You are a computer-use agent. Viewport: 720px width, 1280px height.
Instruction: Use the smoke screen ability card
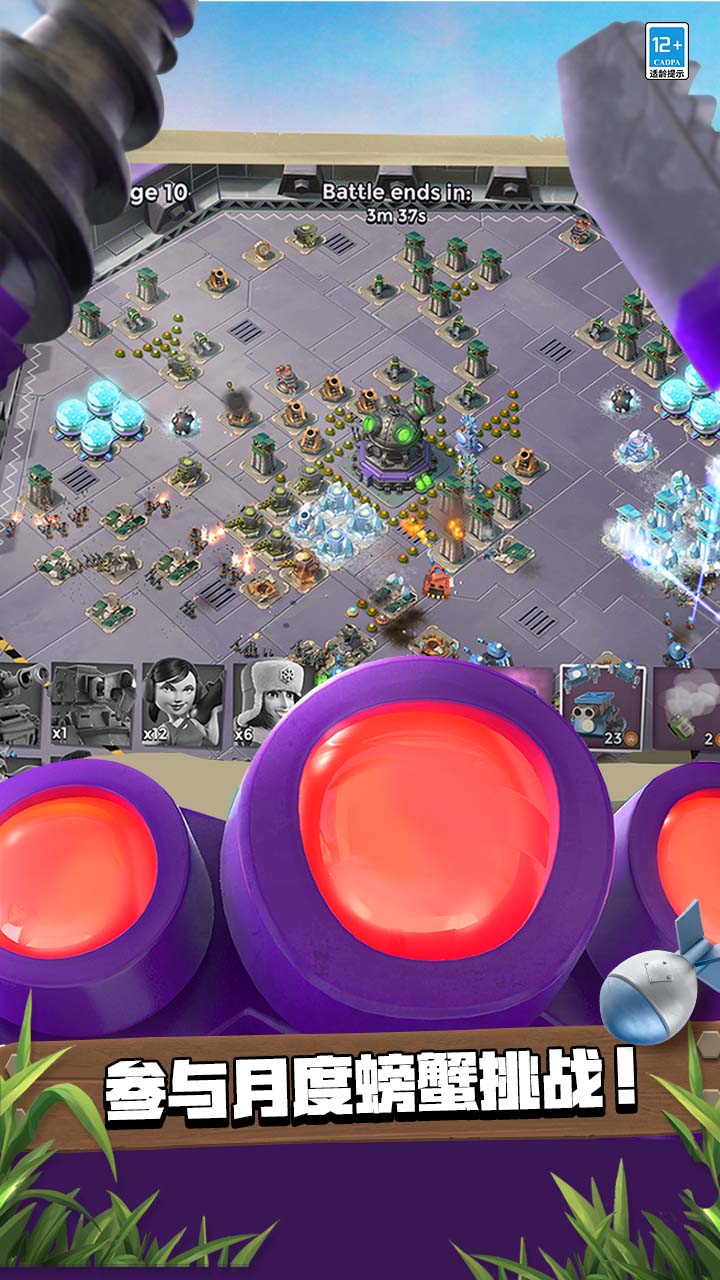click(688, 707)
